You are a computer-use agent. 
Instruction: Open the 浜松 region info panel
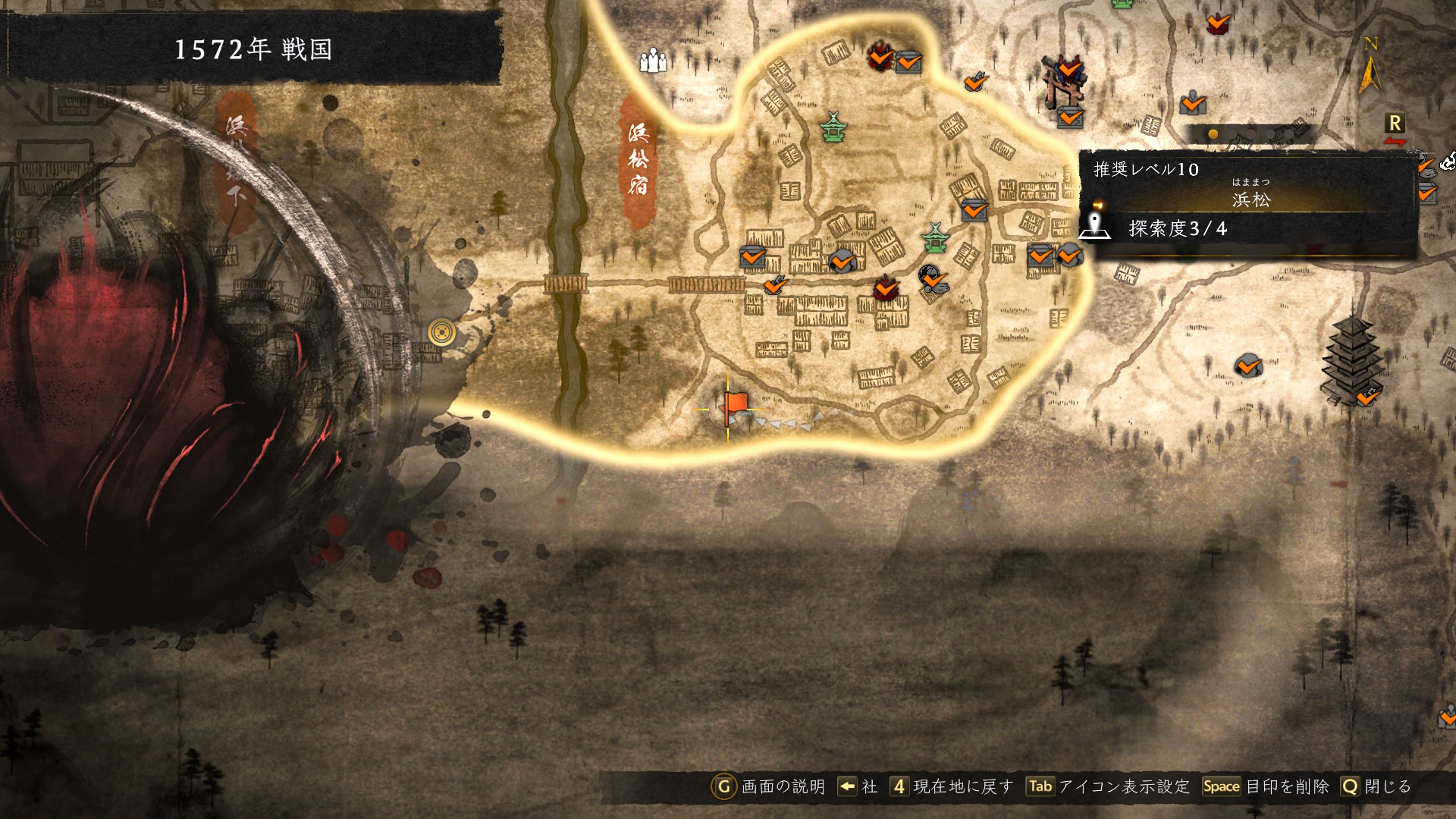pos(1249,200)
